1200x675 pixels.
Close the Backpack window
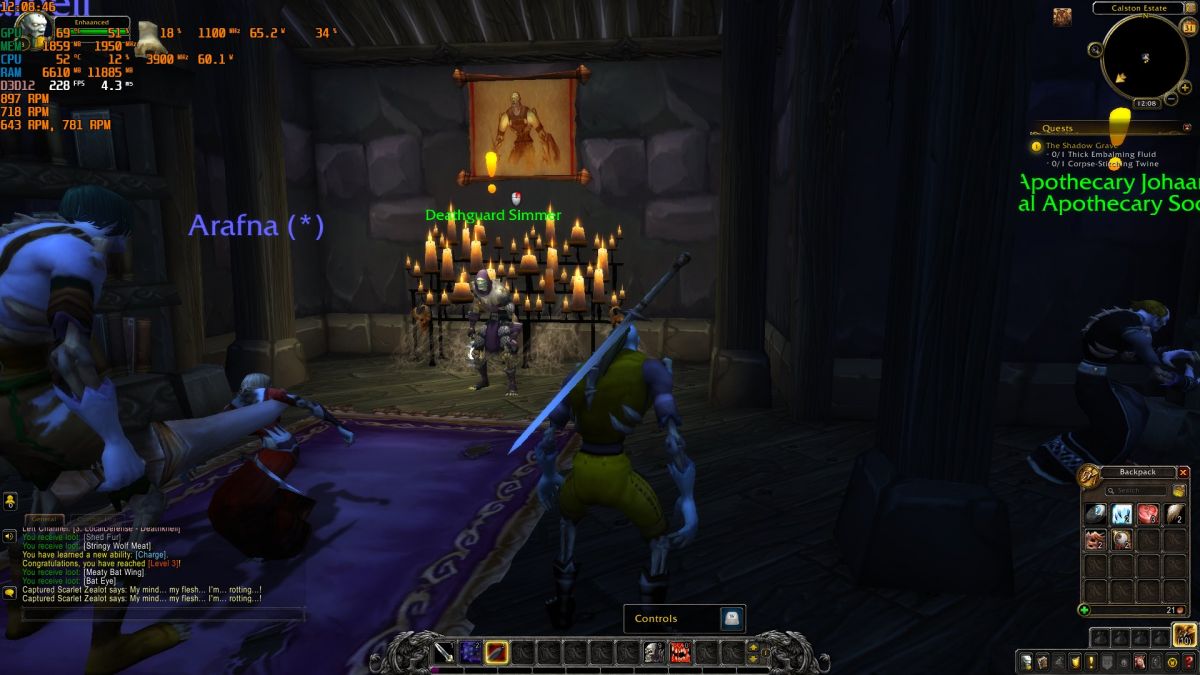click(1184, 472)
